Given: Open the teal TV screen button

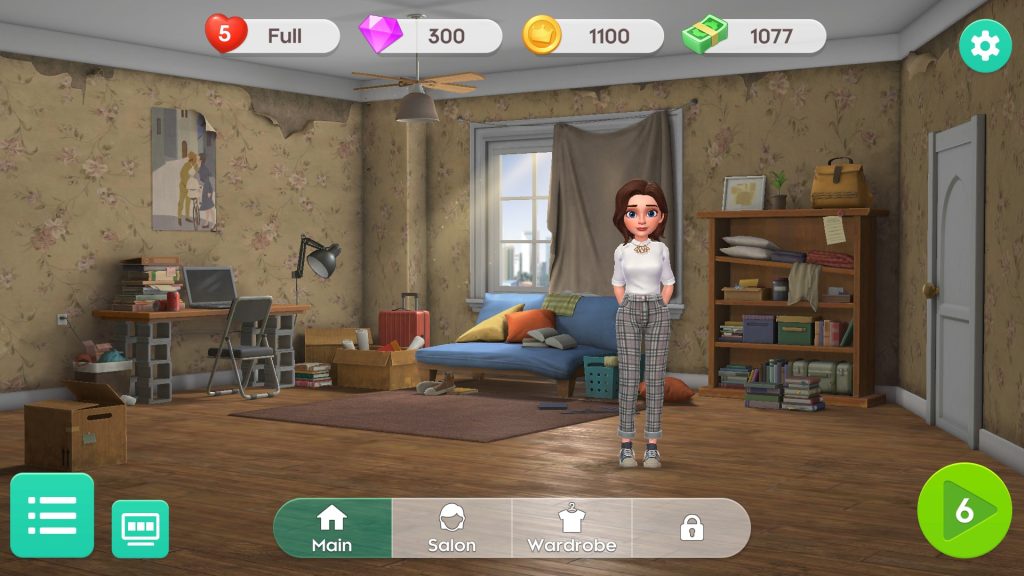Looking at the screenshot, I should [x=140, y=528].
